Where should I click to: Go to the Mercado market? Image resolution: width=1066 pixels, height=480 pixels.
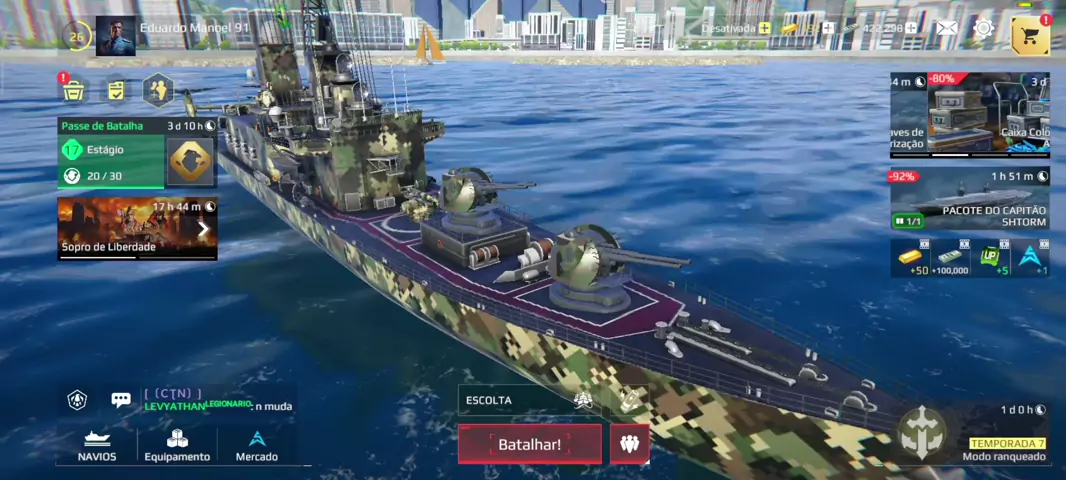[x=257, y=445]
